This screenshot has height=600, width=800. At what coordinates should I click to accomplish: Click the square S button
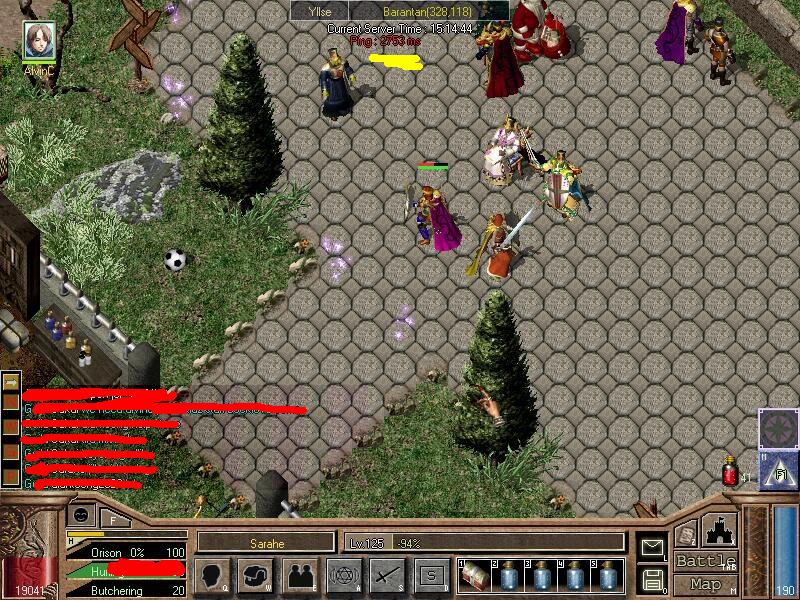click(431, 576)
